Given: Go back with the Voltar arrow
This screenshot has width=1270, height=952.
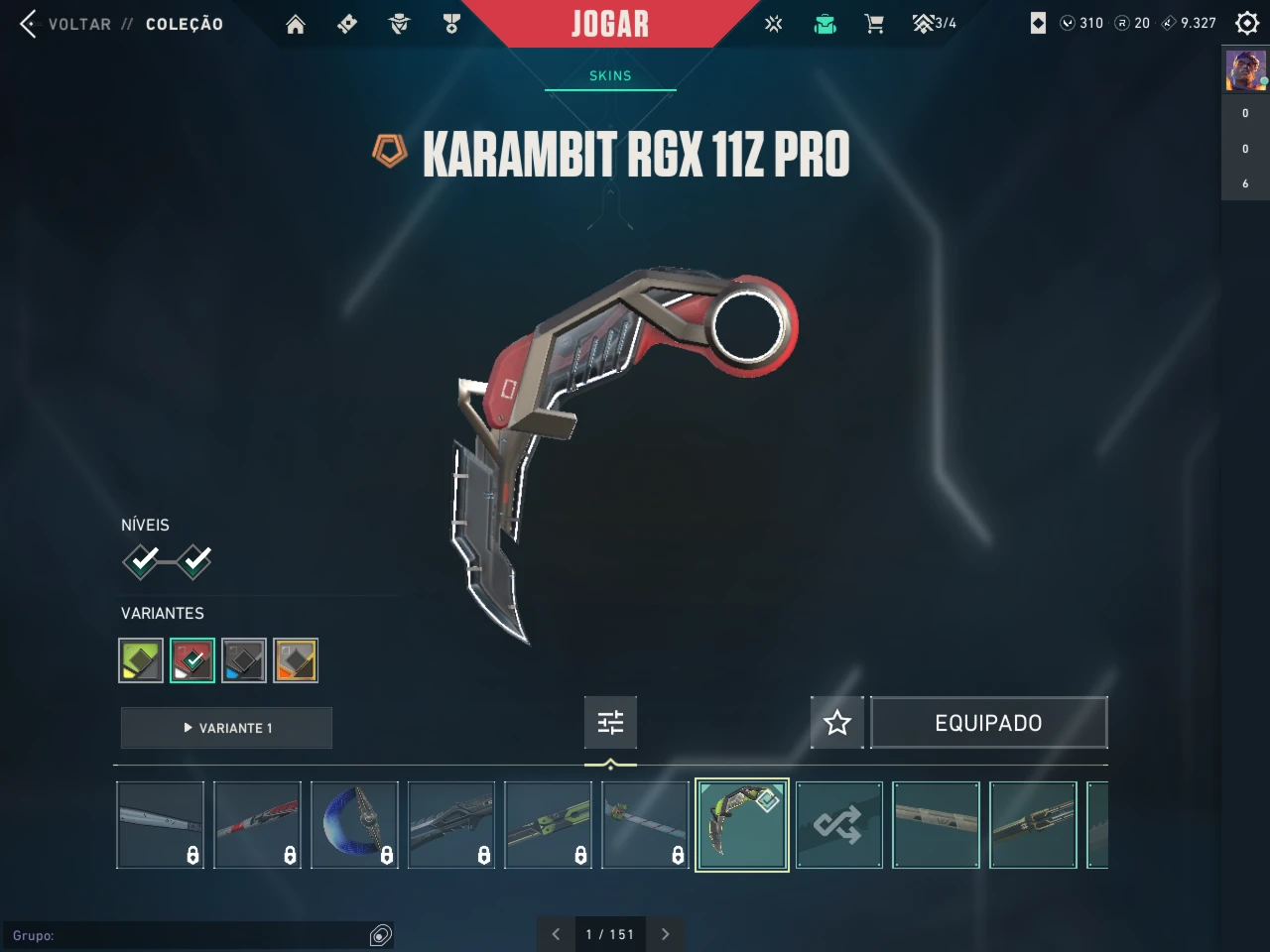Looking at the screenshot, I should 29,24.
